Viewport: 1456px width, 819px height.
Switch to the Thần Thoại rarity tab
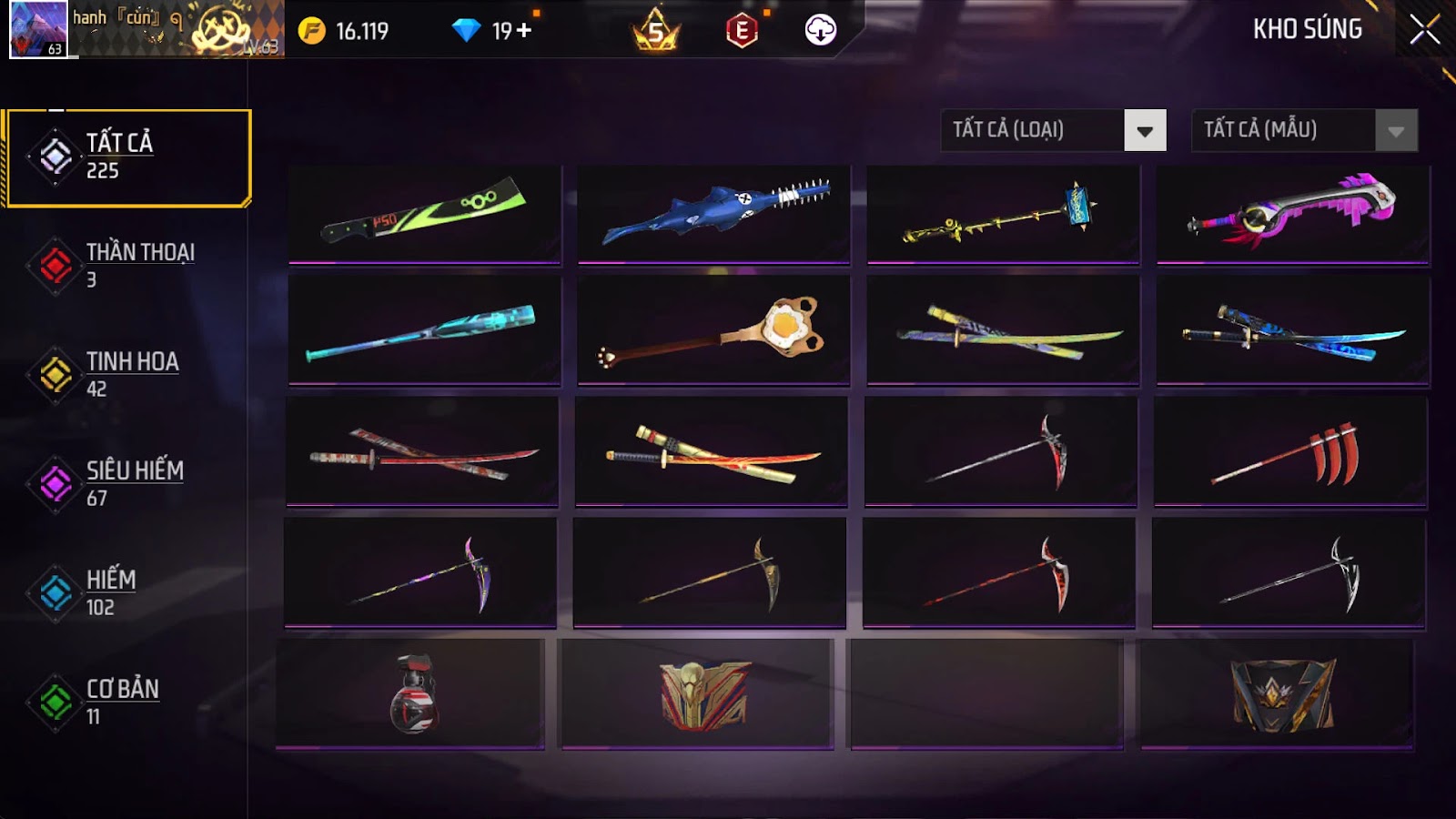pyautogui.click(x=127, y=265)
